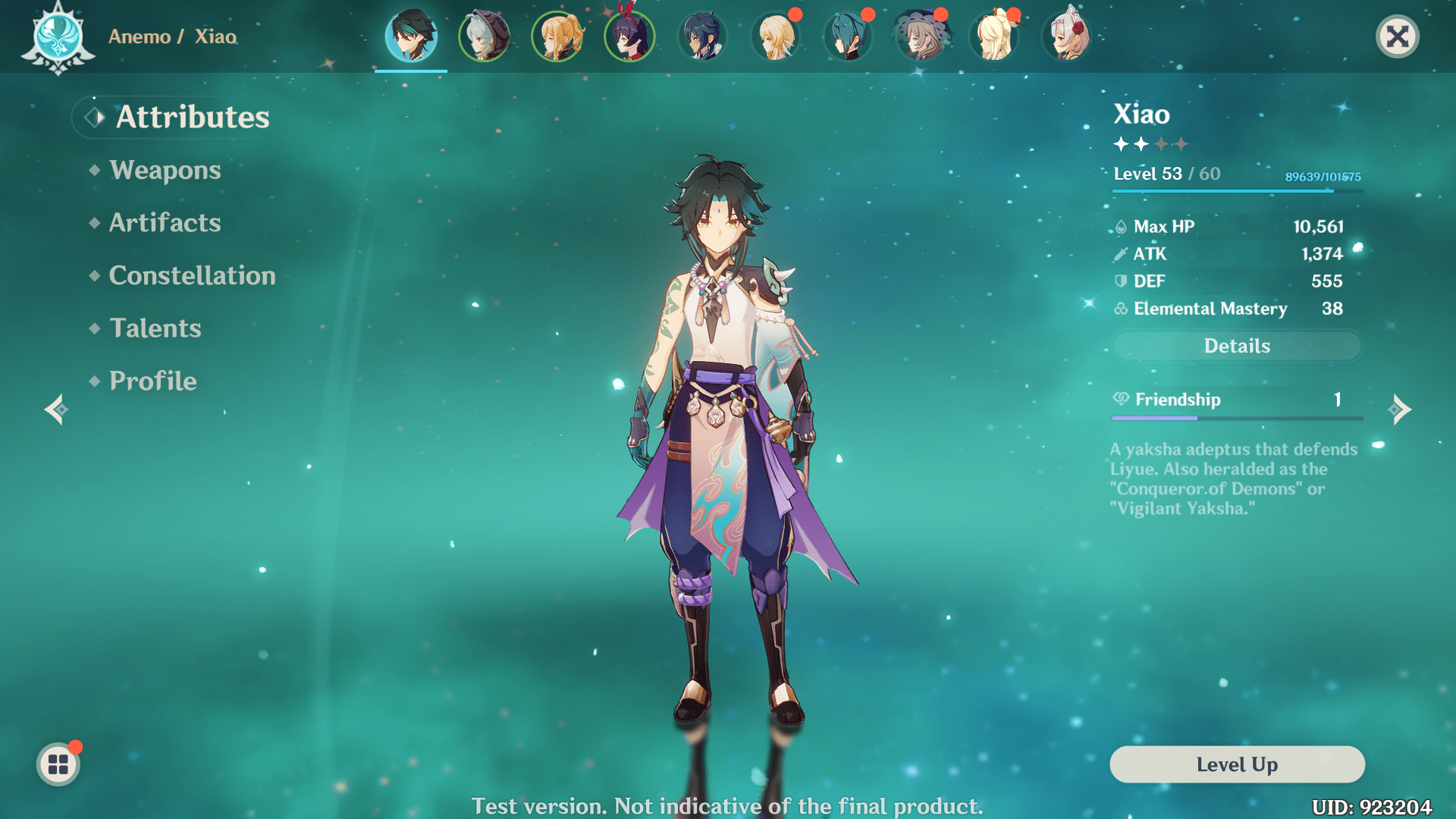Select the Attributes menu entry
The width and height of the screenshot is (1456, 819).
click(x=192, y=118)
